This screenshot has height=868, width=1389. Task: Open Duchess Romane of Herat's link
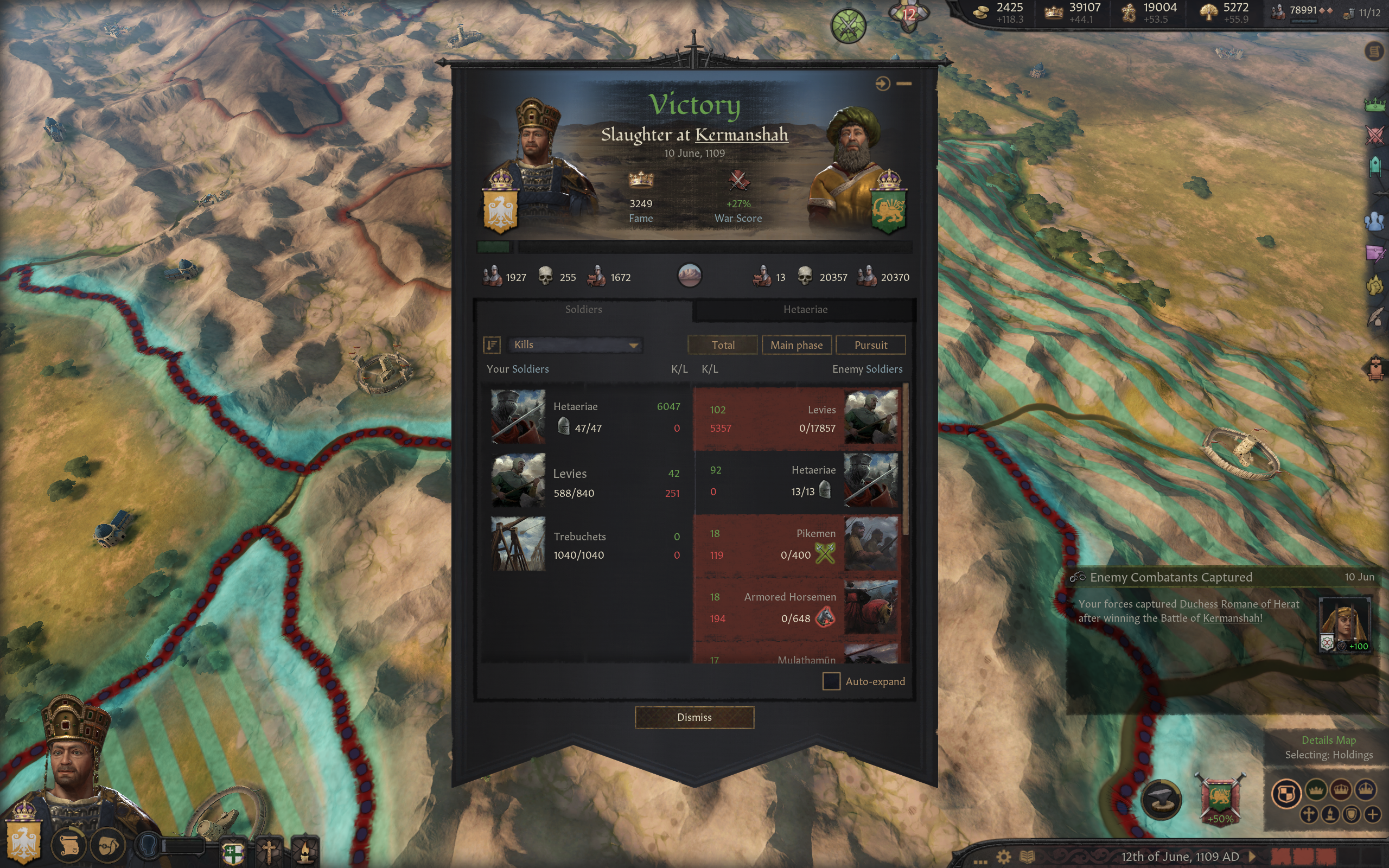[x=1239, y=604]
